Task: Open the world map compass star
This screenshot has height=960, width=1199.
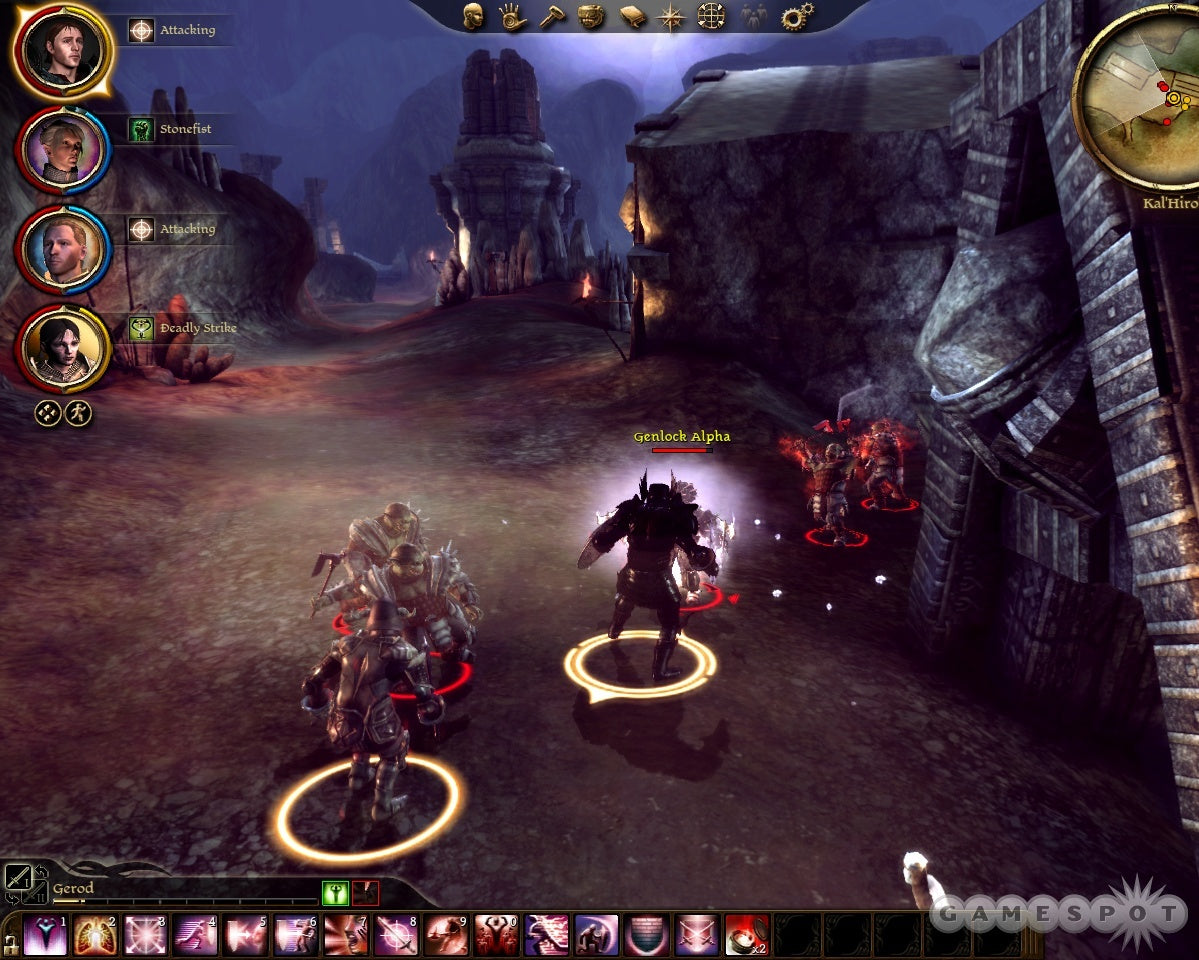Action: (x=670, y=17)
